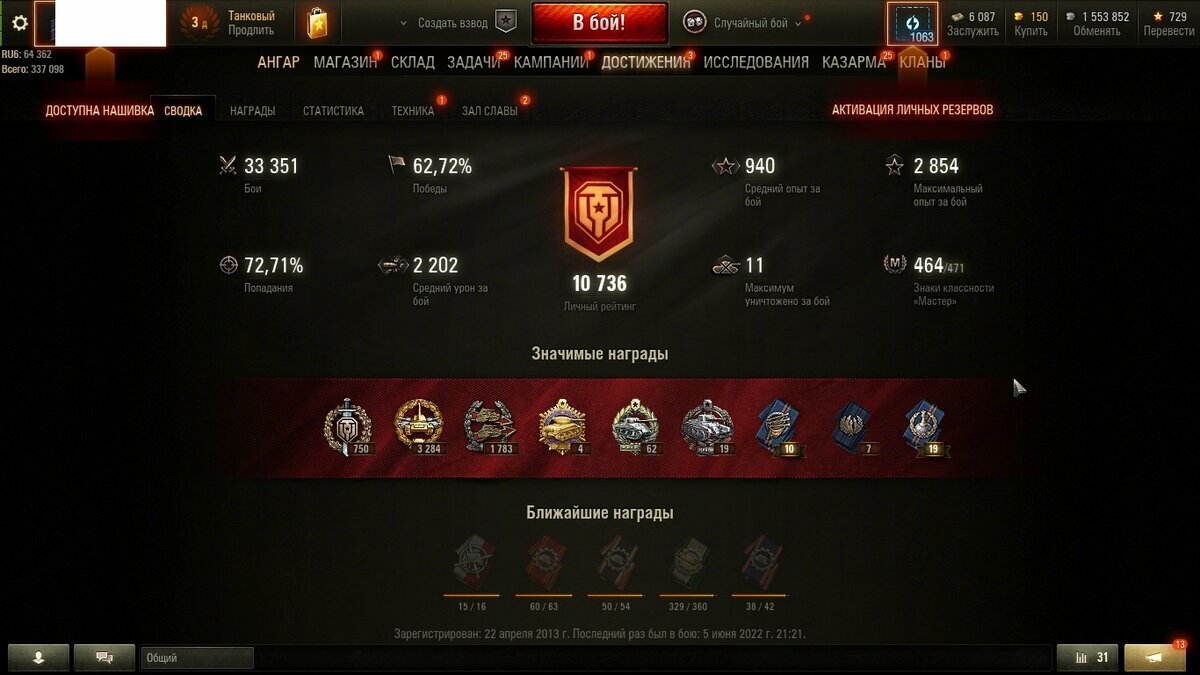Open the ИССЛЕДОВАНИЯ tech tree
Viewport: 1200px width, 675px height.
click(756, 62)
